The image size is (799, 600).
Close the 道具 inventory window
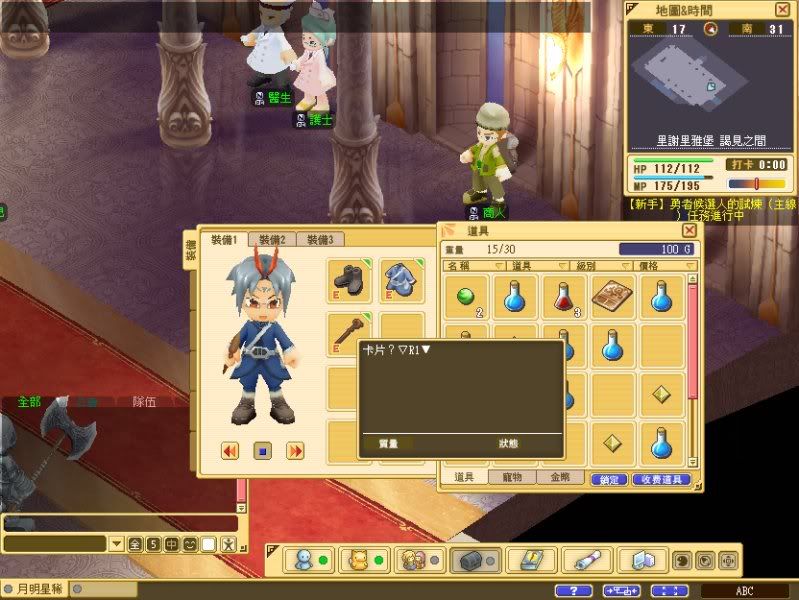coord(689,230)
